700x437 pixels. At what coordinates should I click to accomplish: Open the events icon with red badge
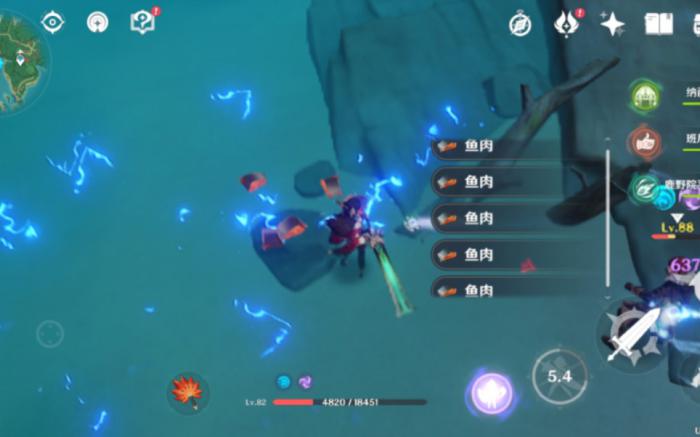click(x=567, y=23)
